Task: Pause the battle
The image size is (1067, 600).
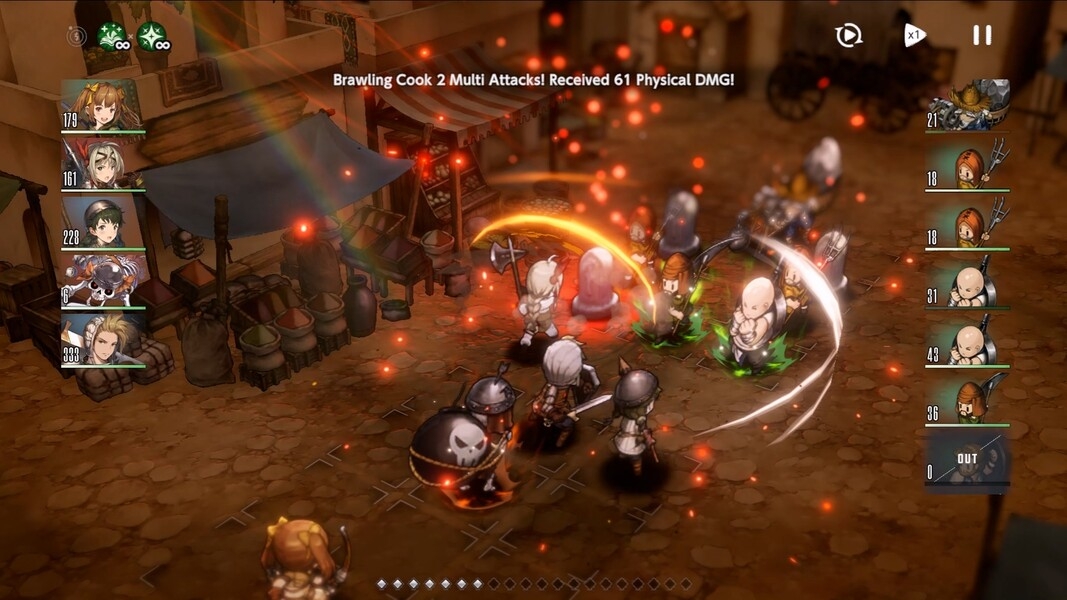Action: [982, 35]
